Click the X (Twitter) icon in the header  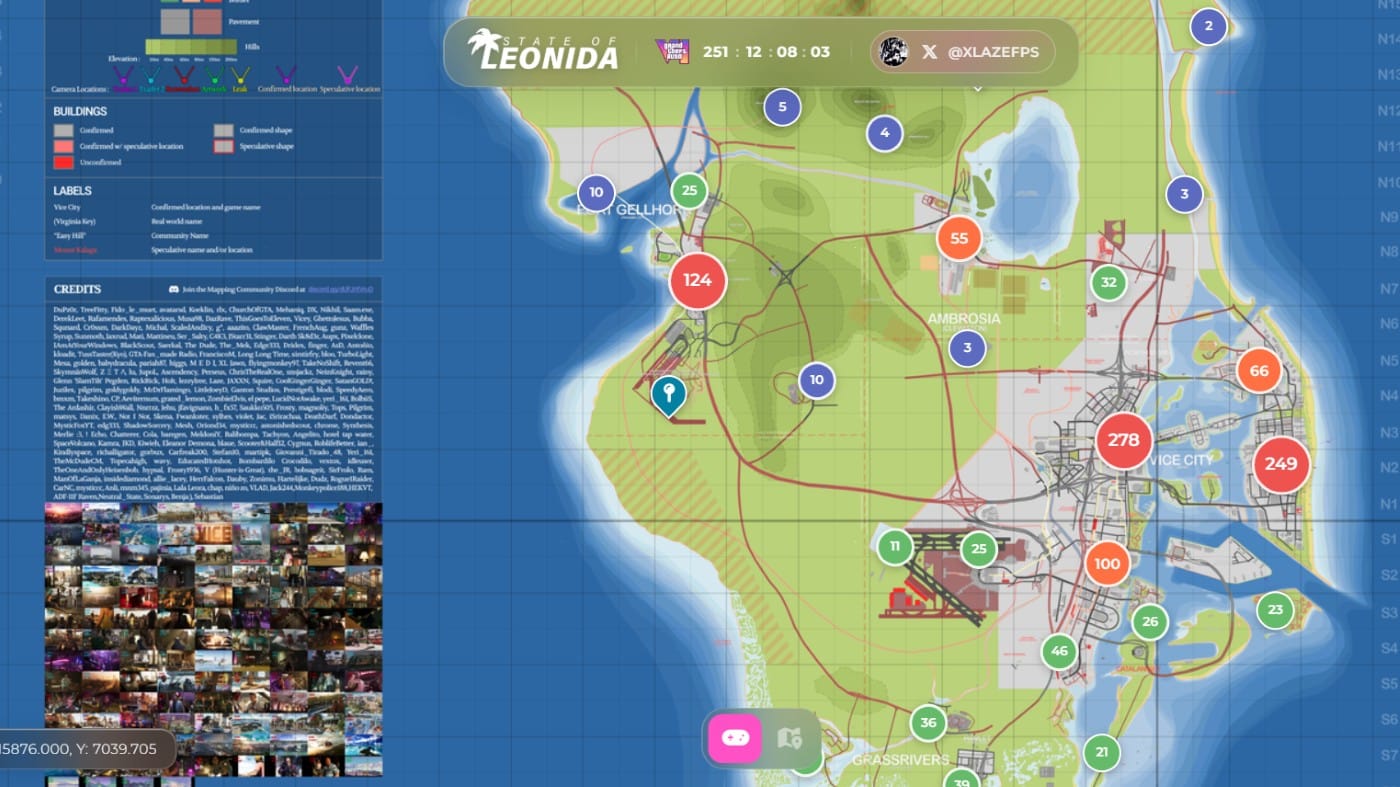tap(928, 52)
